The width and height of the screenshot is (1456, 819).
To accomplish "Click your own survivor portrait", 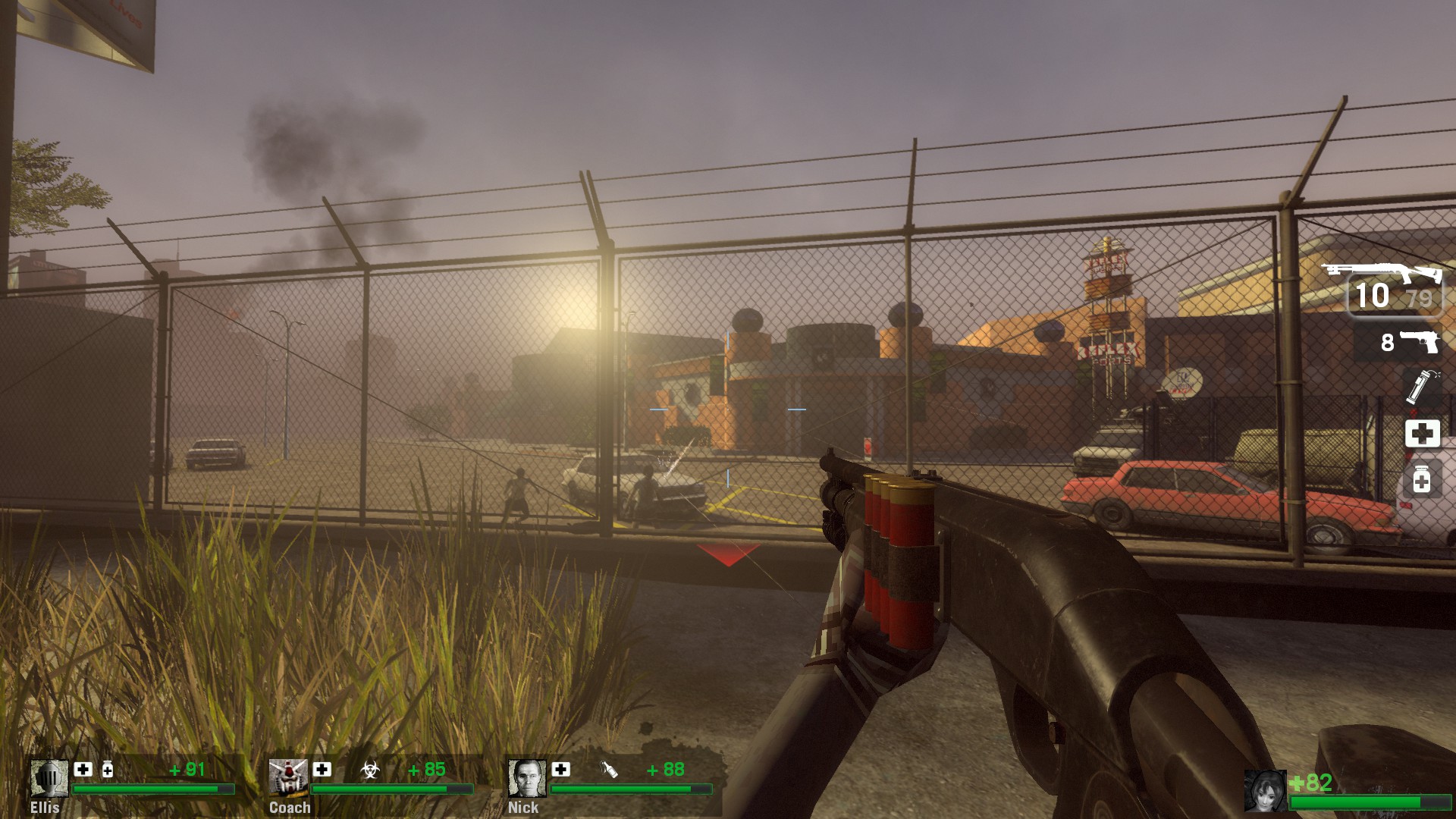I will click(x=1265, y=790).
